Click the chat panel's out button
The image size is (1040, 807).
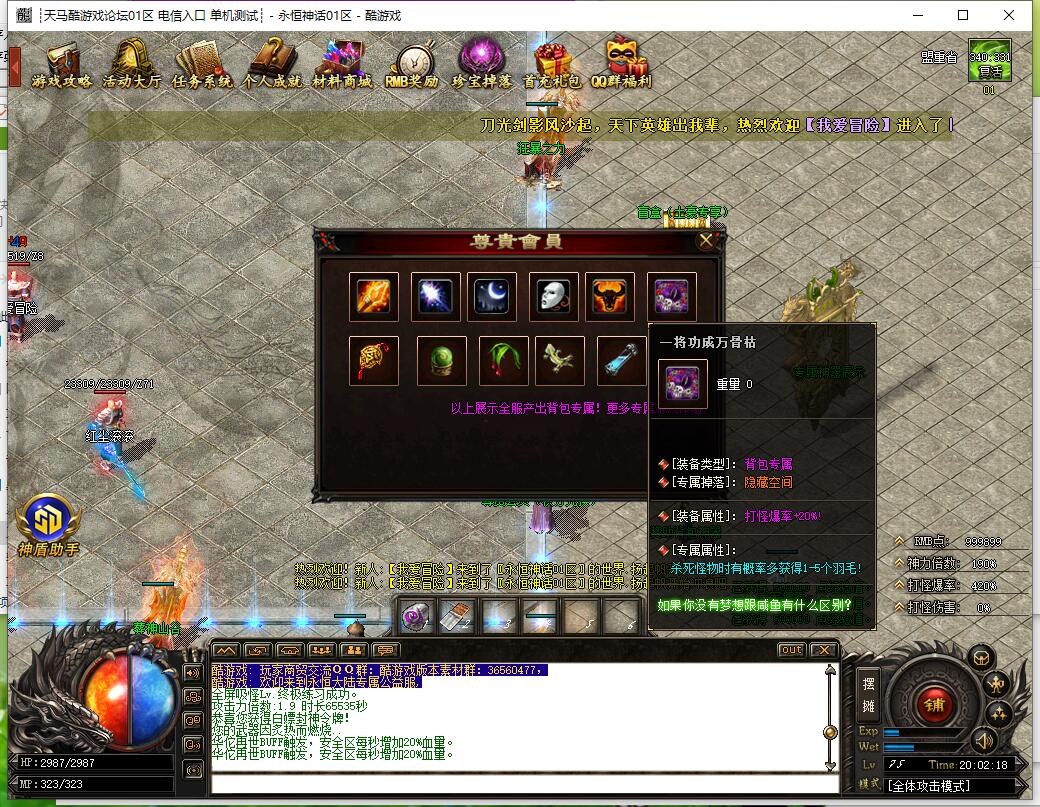coord(790,650)
